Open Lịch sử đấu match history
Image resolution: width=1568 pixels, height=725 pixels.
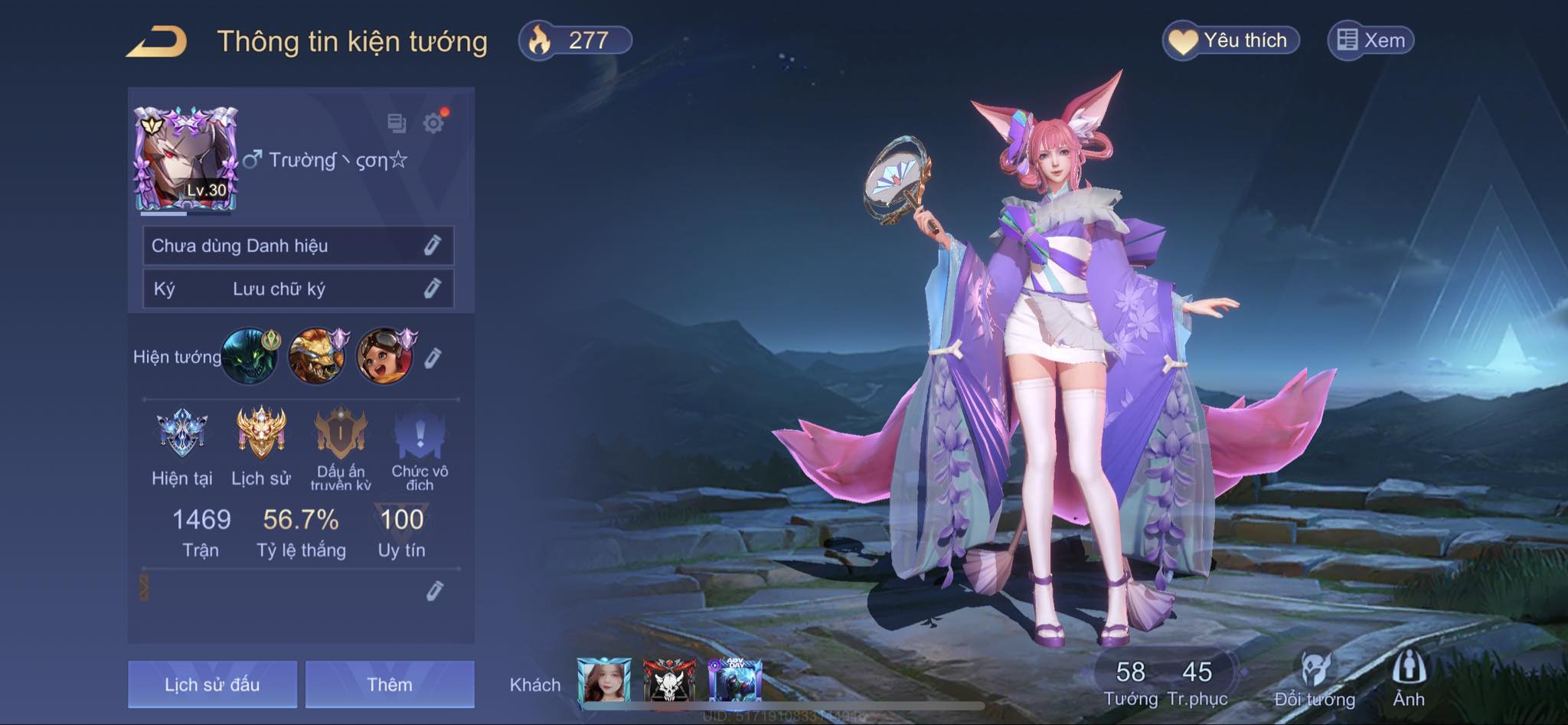coord(212,684)
